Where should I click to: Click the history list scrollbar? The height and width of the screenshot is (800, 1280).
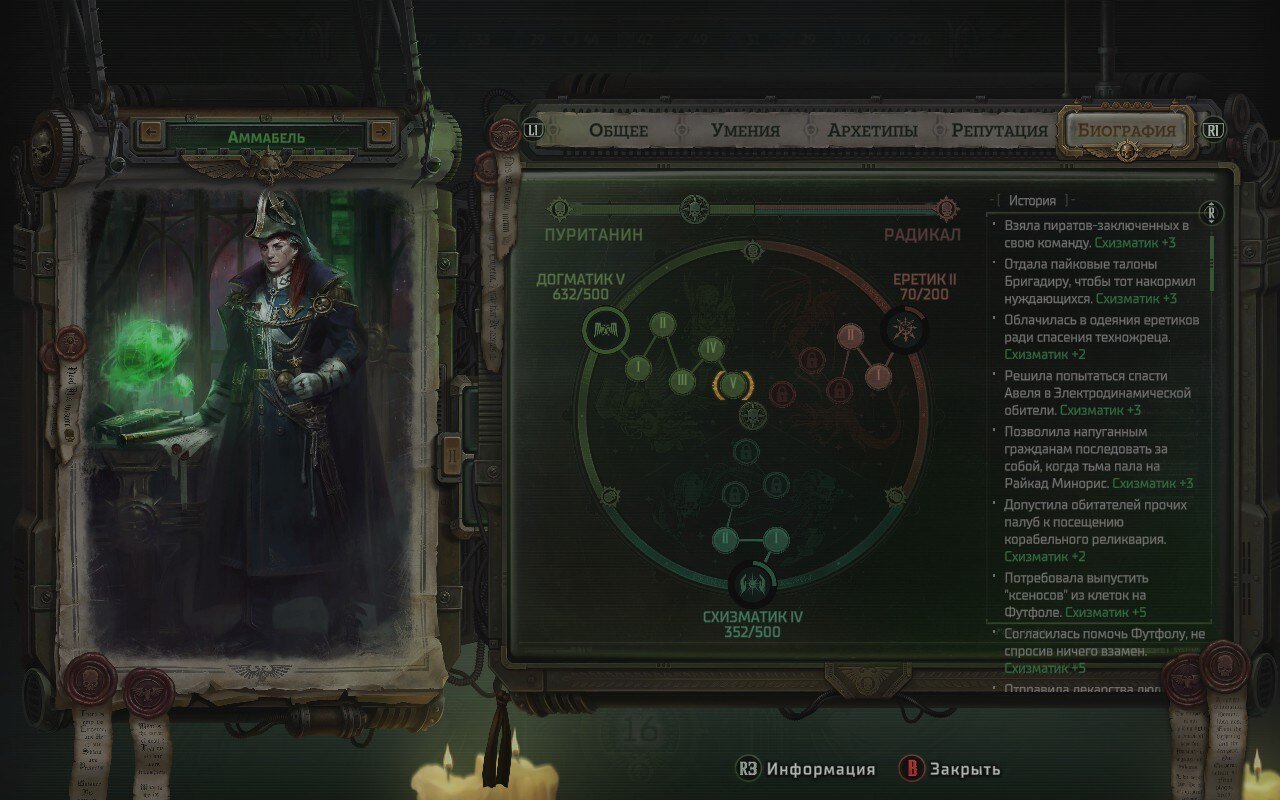coord(1213,262)
